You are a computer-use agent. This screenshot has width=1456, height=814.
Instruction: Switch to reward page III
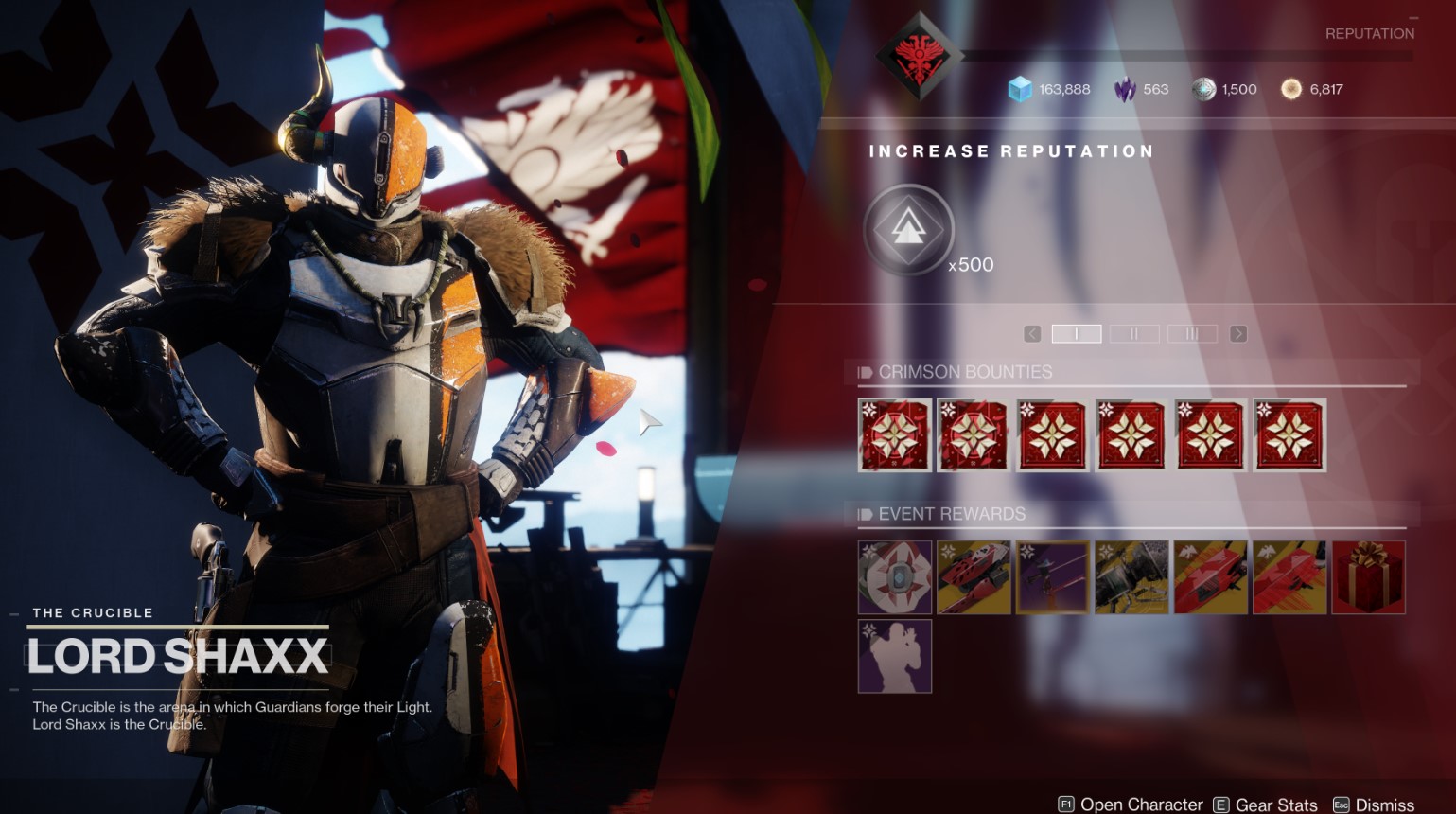tap(1191, 334)
